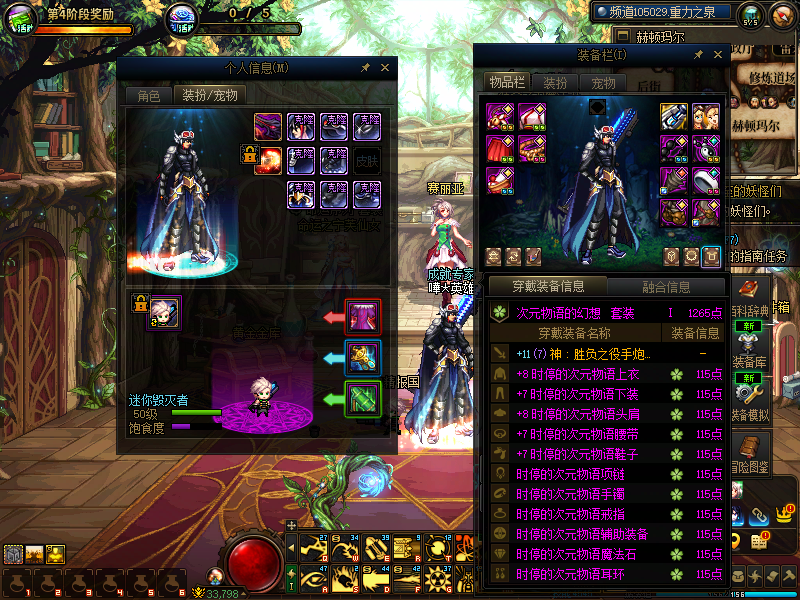Click the skin slot labeled 皮肤
Viewport: 800px width, 600px height.
pos(367,159)
